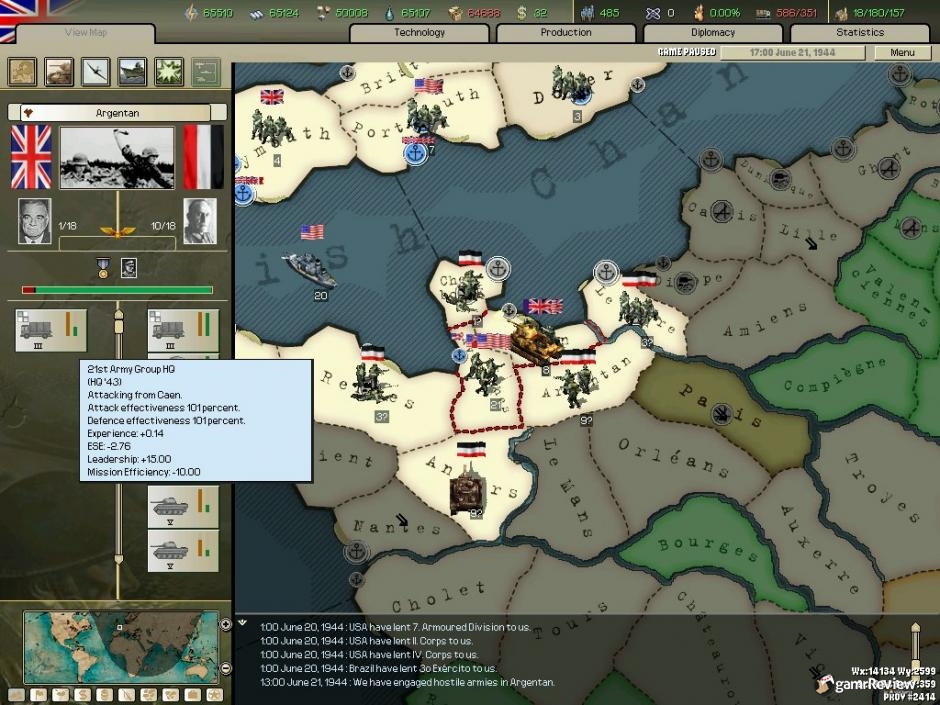The height and width of the screenshot is (705, 940).
Task: Go to the Diplomacy tab
Action: 713,33
